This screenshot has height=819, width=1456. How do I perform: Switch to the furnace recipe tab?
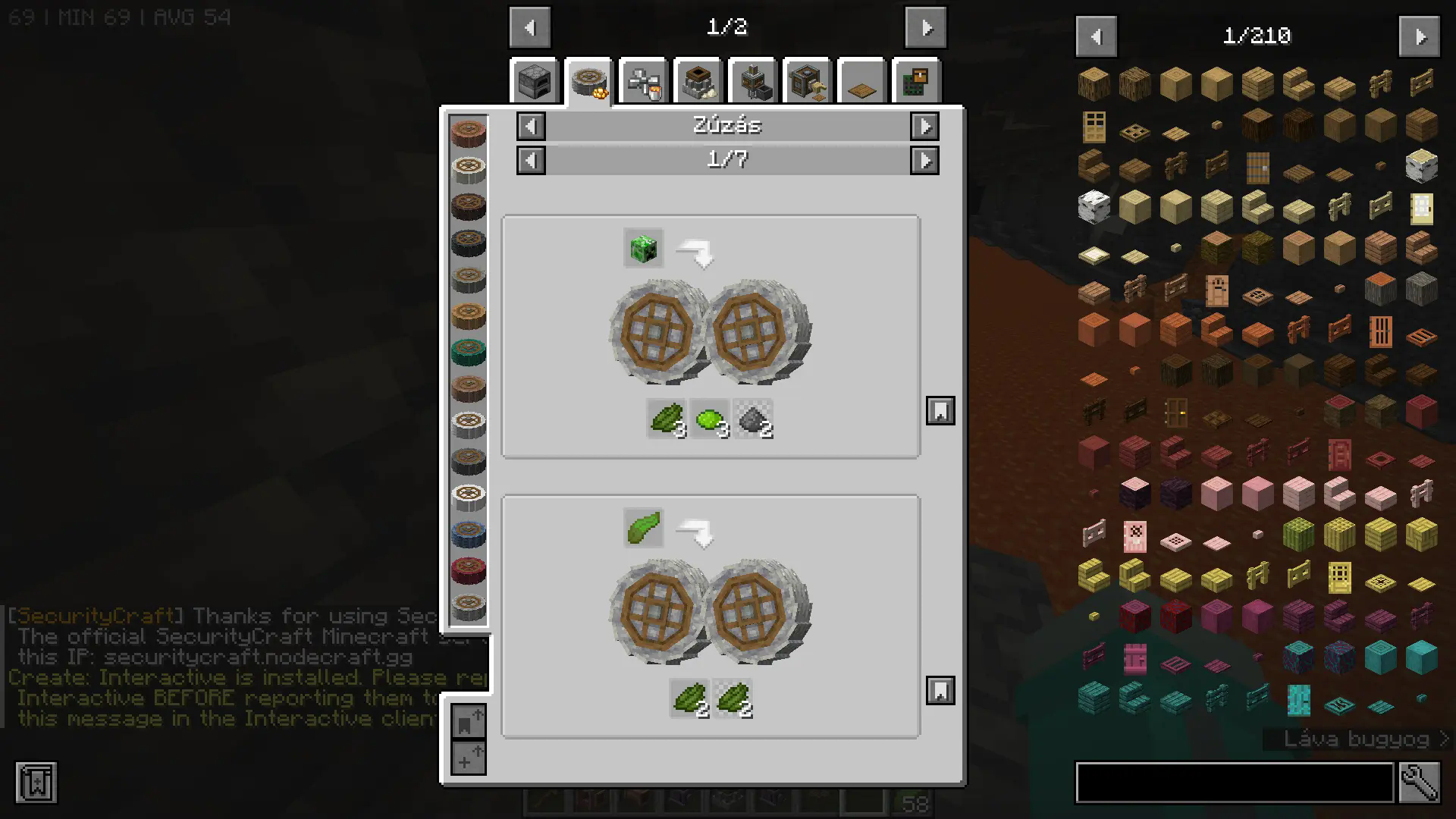[x=535, y=81]
